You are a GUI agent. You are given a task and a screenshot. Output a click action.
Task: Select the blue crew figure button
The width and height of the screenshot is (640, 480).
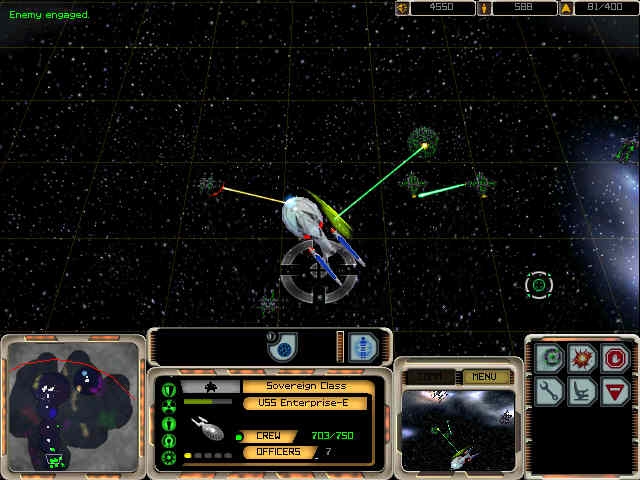click(x=363, y=346)
